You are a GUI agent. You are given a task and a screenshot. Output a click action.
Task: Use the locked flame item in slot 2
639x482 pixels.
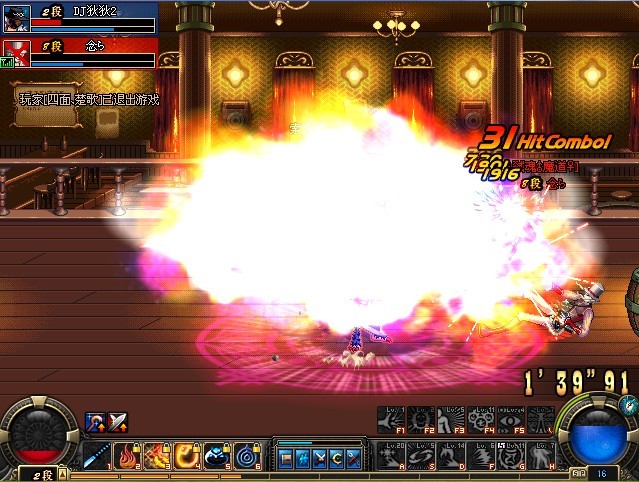click(127, 456)
